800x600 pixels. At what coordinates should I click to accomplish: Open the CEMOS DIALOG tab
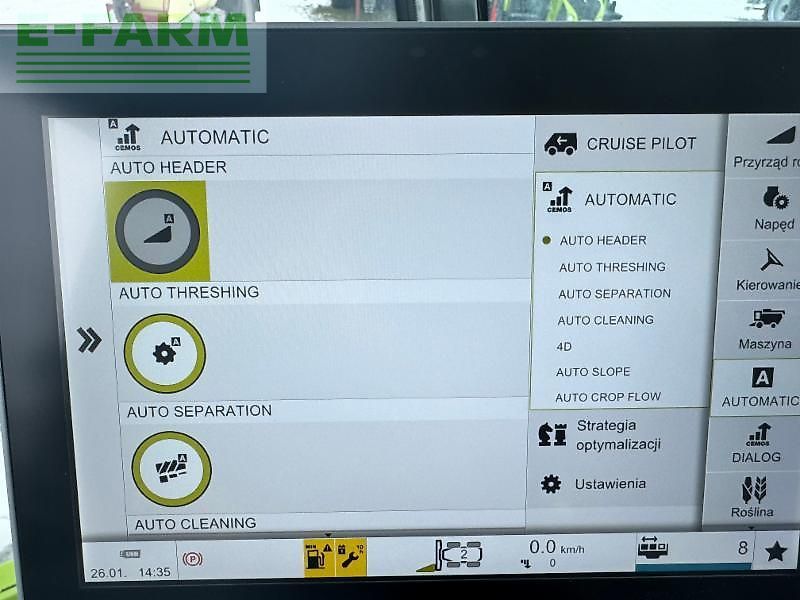tap(757, 443)
